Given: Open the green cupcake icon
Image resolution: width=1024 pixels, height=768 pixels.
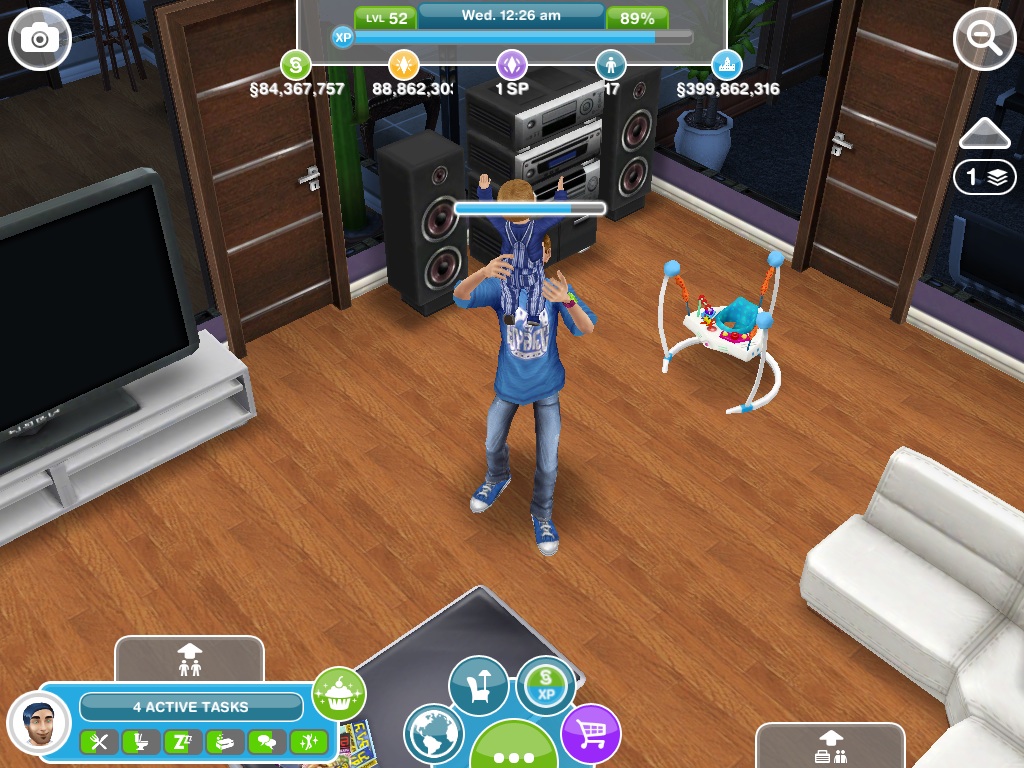Looking at the screenshot, I should tap(339, 693).
